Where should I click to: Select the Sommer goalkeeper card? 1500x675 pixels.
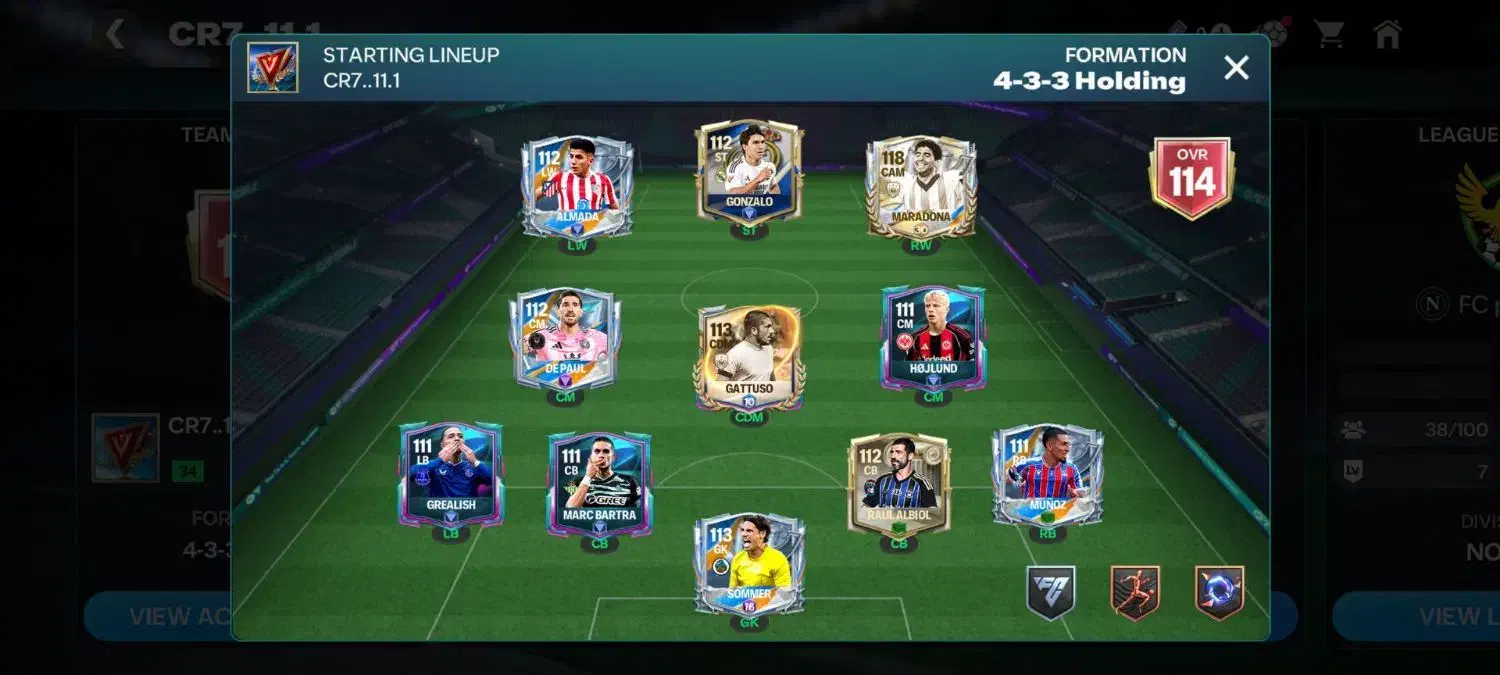pyautogui.click(x=749, y=563)
